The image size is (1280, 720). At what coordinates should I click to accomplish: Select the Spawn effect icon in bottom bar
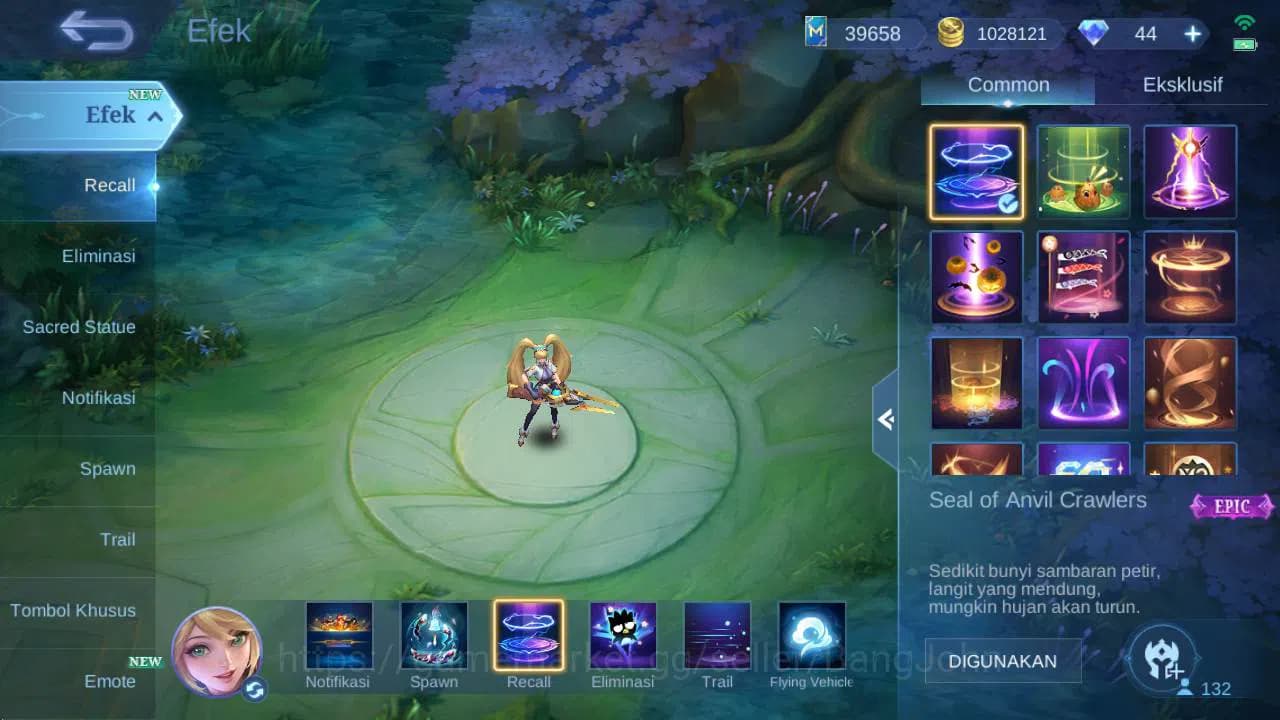pos(434,634)
